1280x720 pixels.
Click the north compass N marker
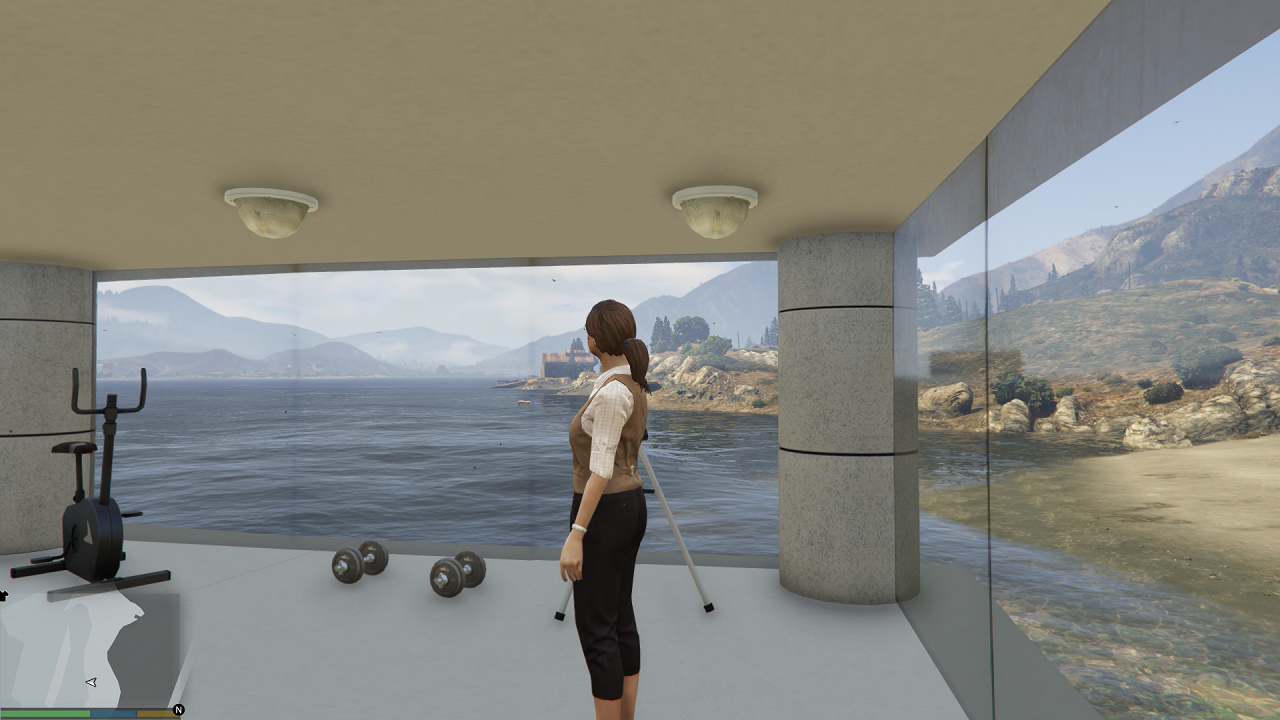(x=178, y=710)
